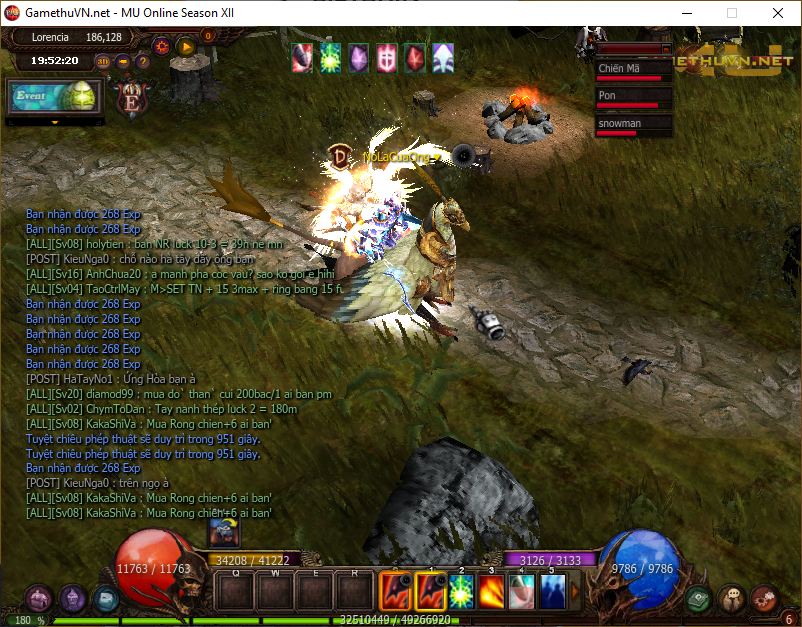Open the green book menu button
Viewport: 802px width, 627px height.
(x=700, y=598)
